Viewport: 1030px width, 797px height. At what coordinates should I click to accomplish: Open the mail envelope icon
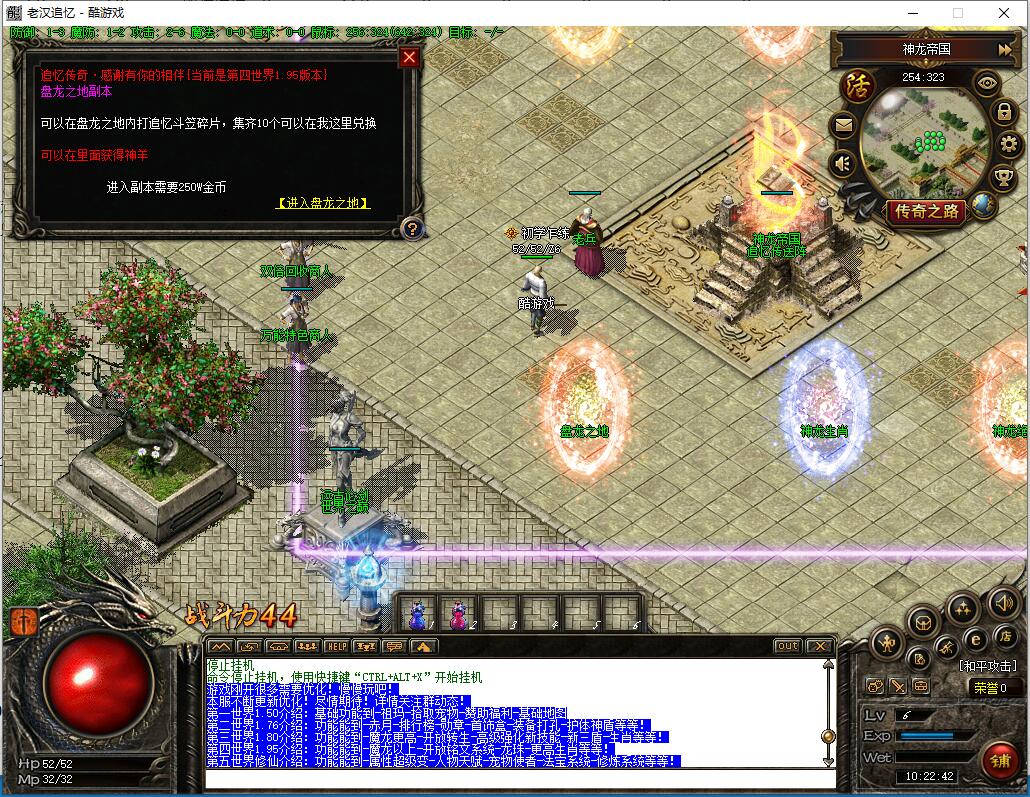point(843,126)
